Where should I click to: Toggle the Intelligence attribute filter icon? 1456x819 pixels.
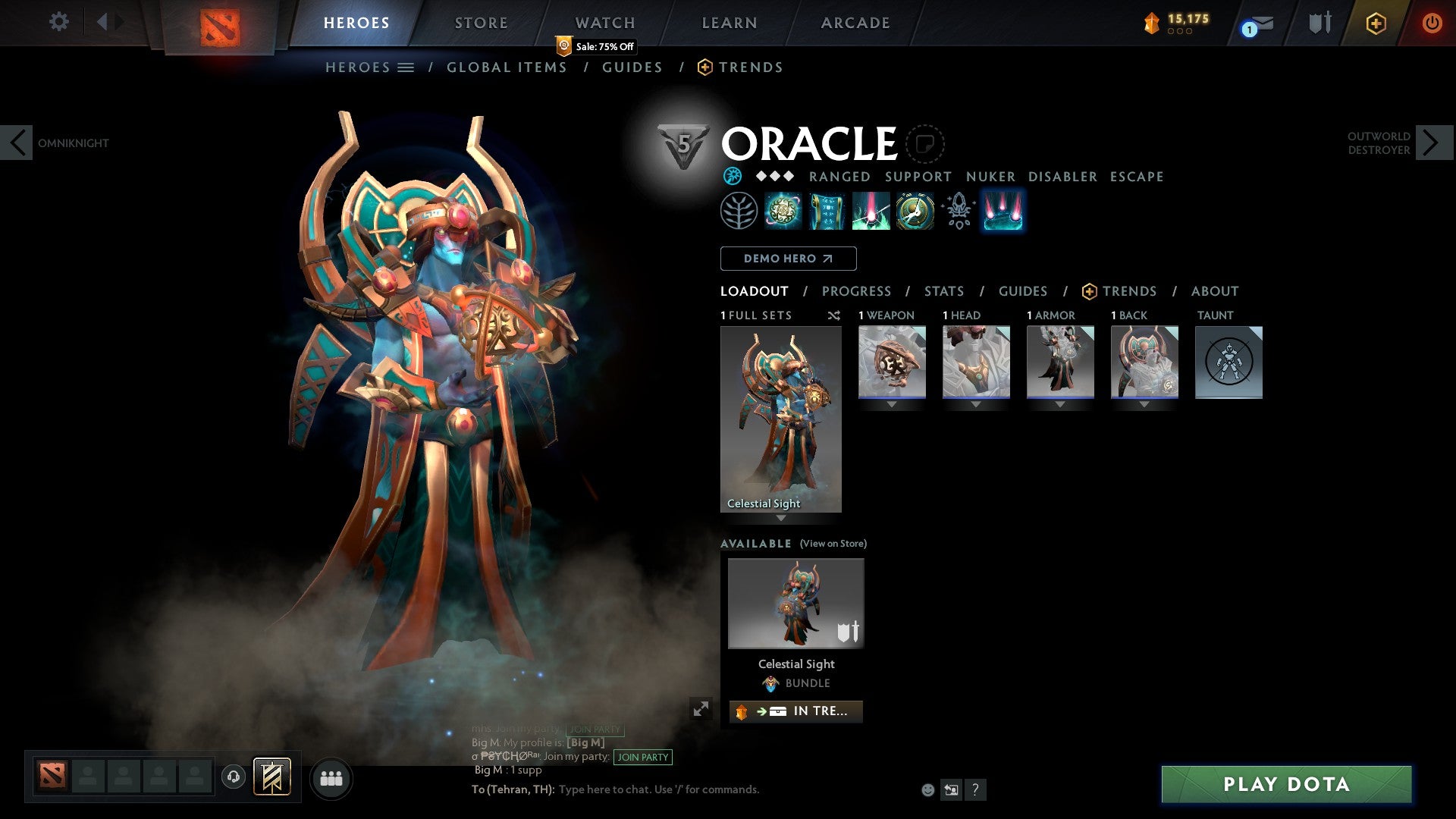(732, 176)
